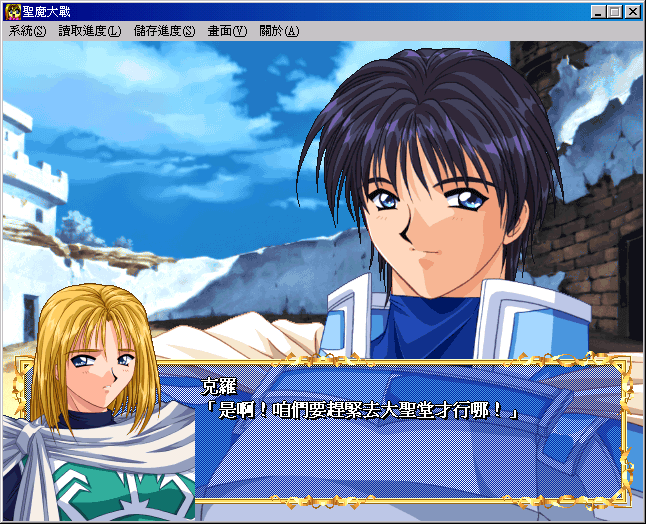646x524 pixels.
Task: Maximize the game window
Action: pyautogui.click(x=614, y=12)
